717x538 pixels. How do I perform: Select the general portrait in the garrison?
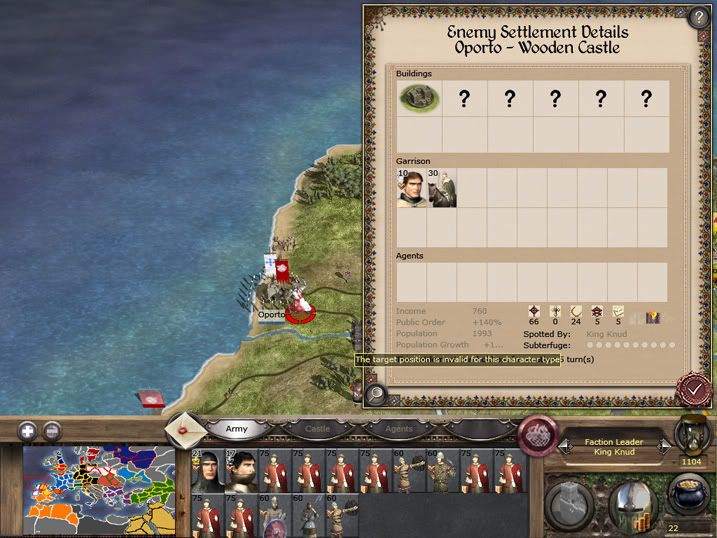tap(412, 187)
